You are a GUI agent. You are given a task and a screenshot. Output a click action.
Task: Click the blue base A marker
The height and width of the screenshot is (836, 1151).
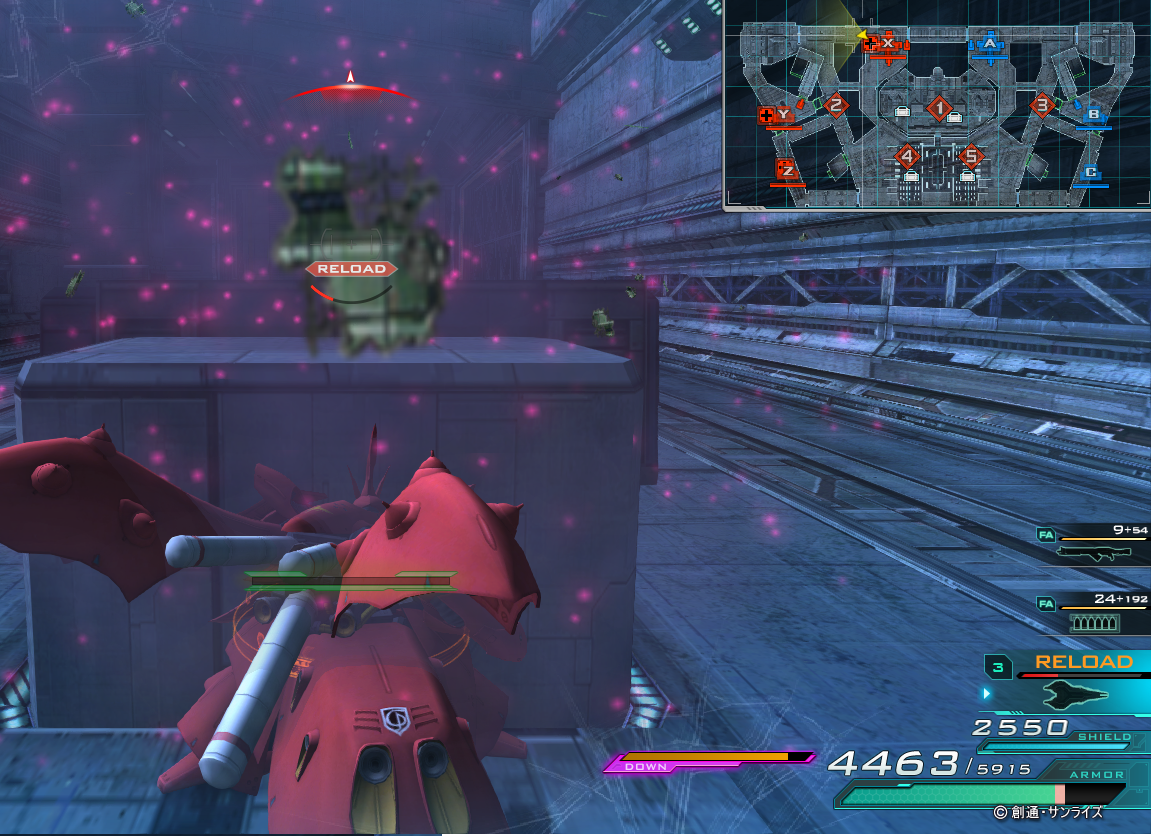(x=990, y=44)
